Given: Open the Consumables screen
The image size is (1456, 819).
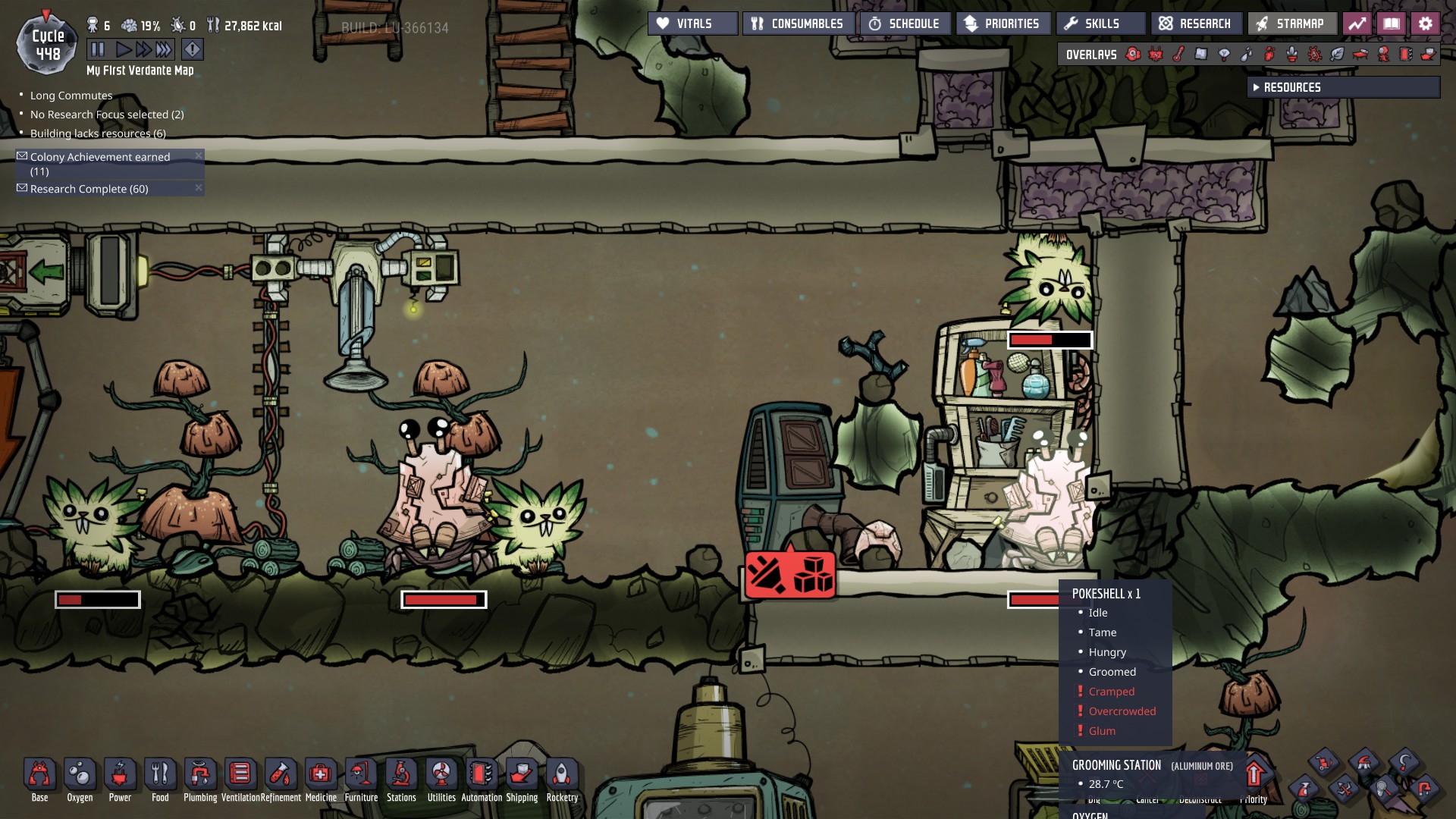Looking at the screenshot, I should [x=799, y=24].
